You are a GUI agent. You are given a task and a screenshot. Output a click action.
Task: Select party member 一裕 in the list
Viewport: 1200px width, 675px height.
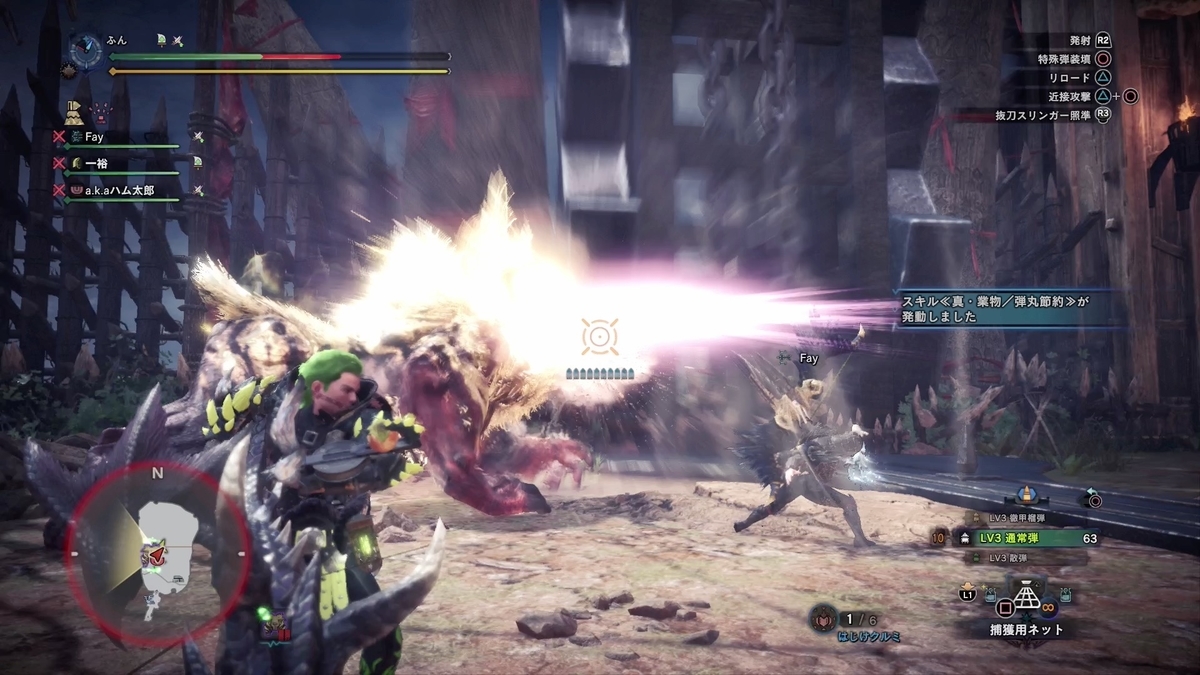(95, 162)
